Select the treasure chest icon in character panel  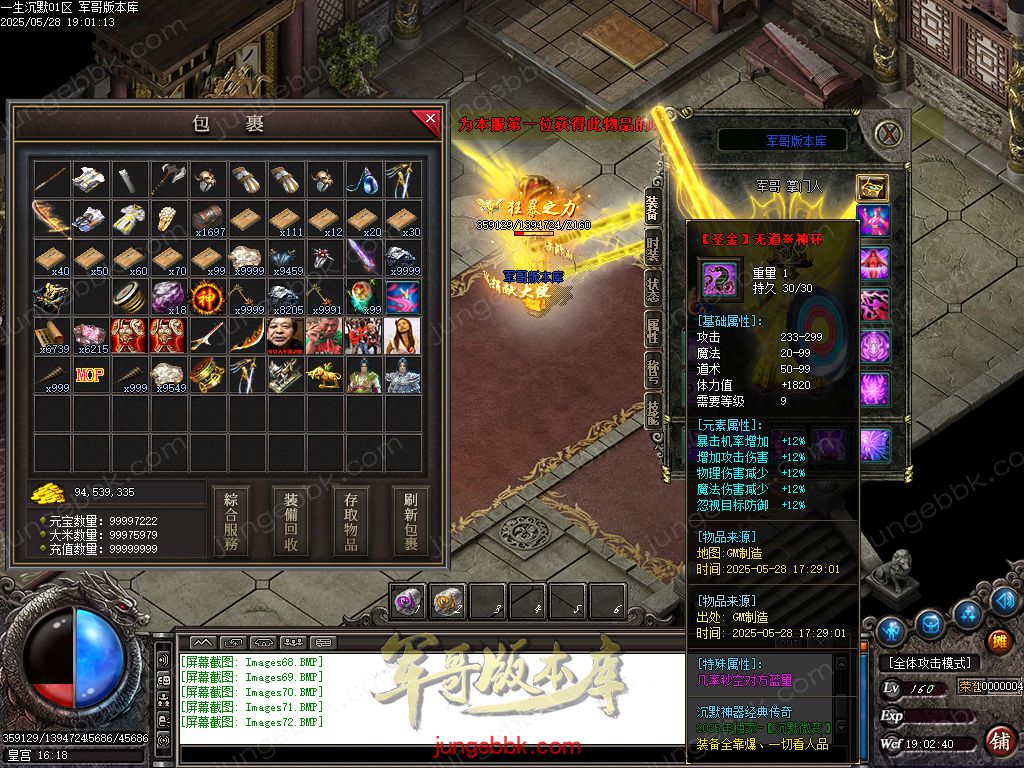click(x=872, y=187)
